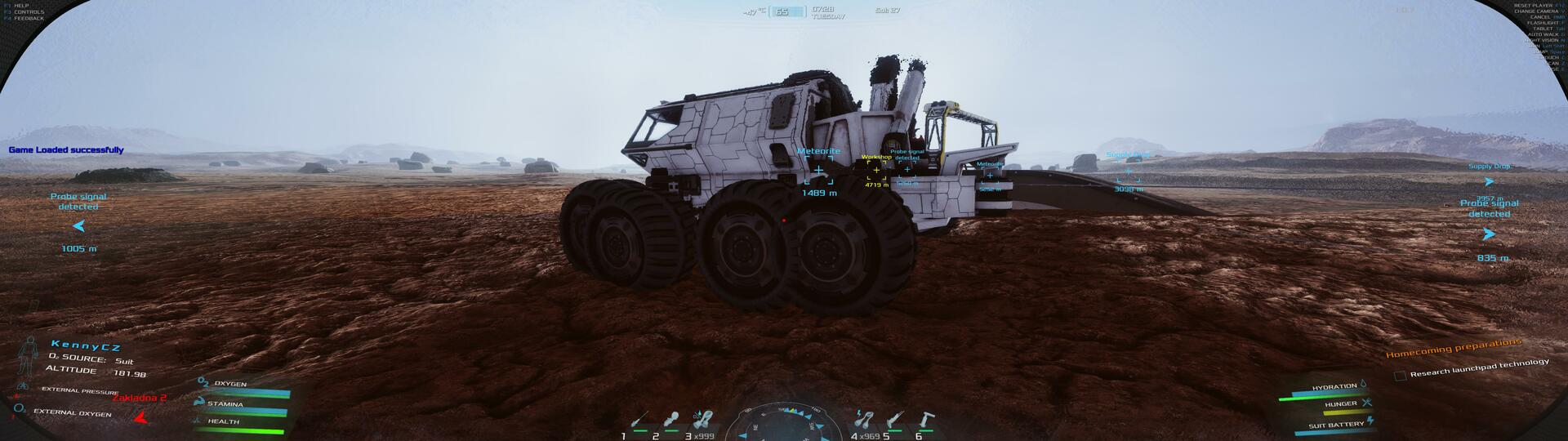Viewport: 1568px width, 441px height.
Task: Click the Probe signal arrow at 835 m
Action: coord(1489,234)
